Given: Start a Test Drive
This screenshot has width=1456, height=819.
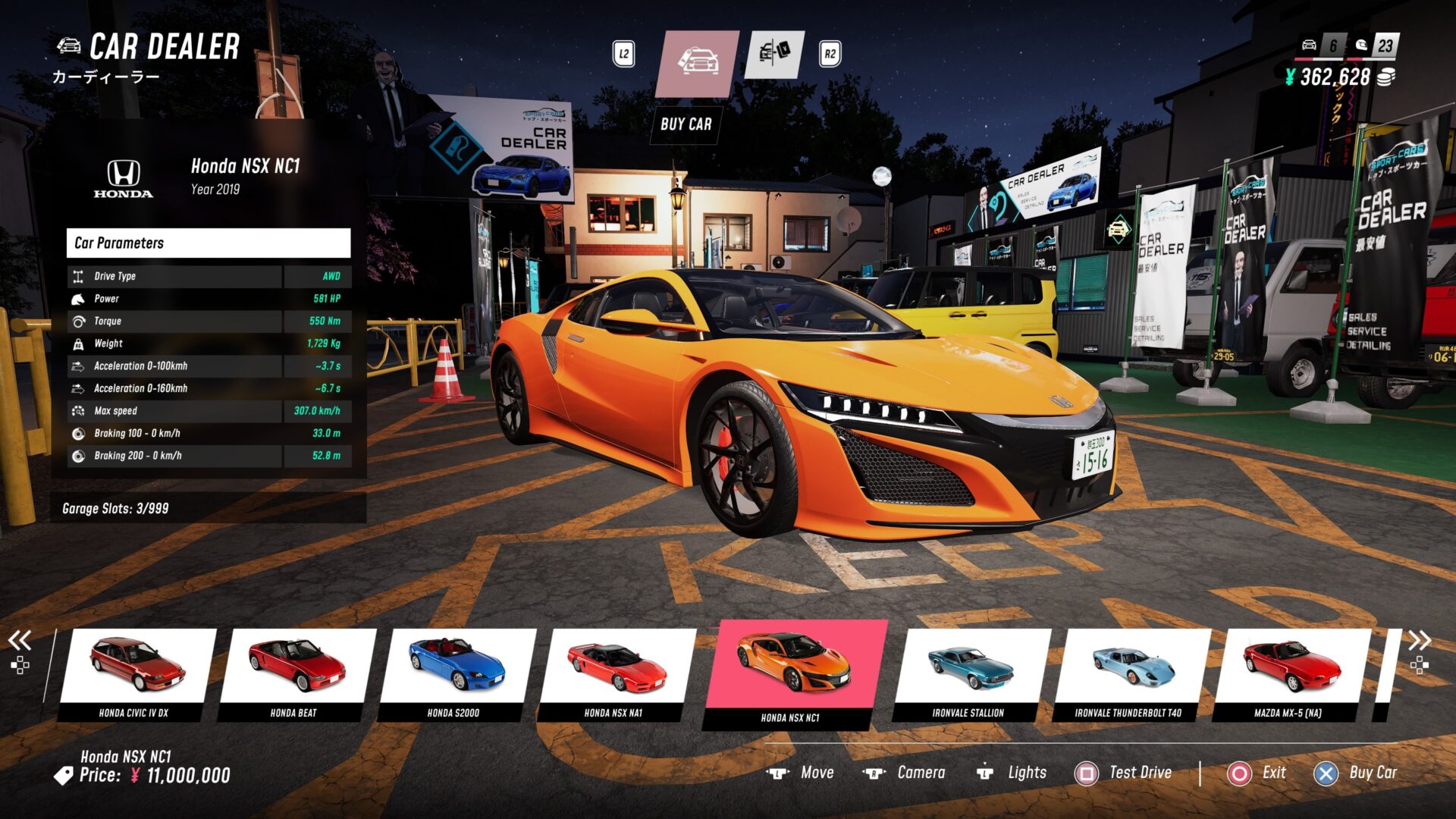Looking at the screenshot, I should tap(1124, 773).
